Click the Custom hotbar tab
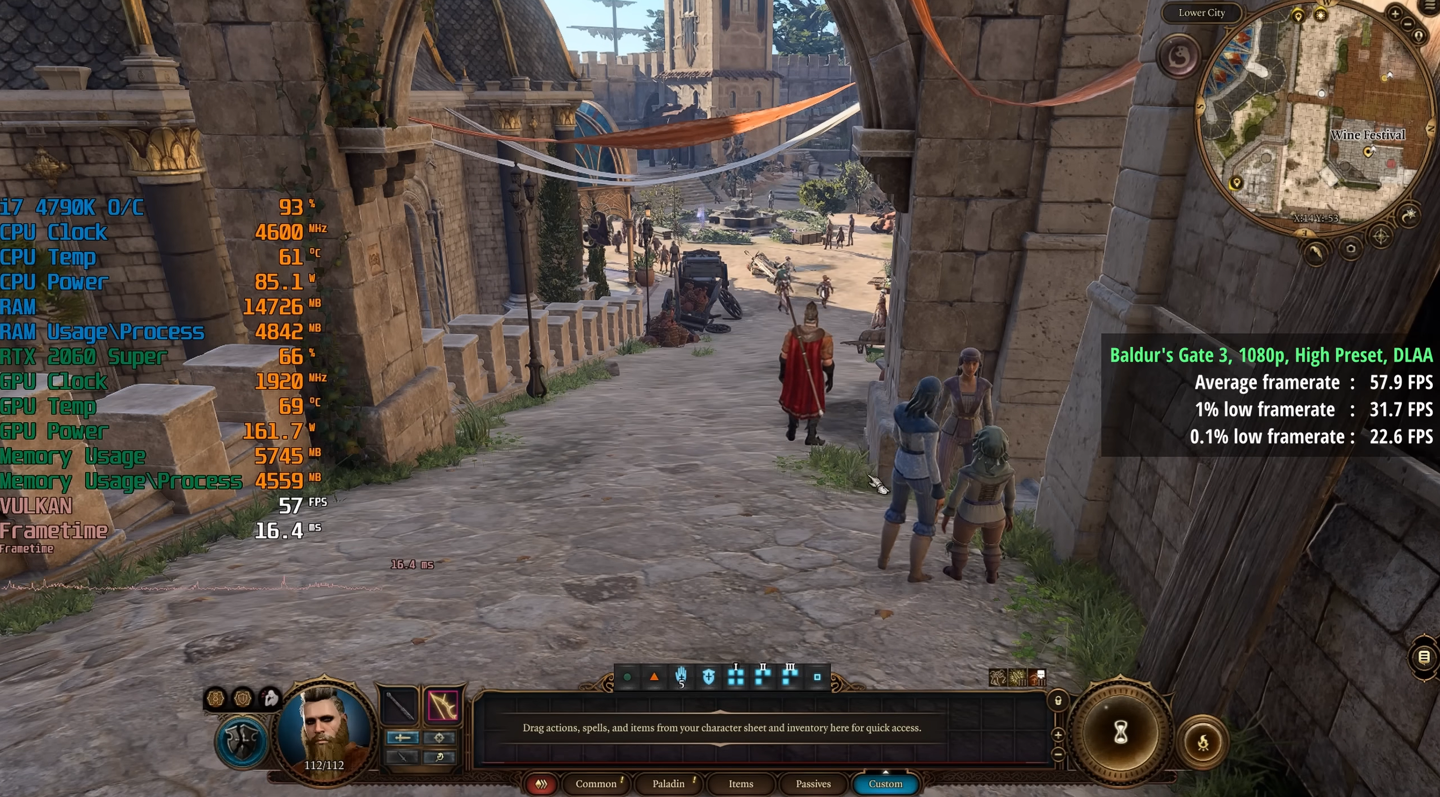 885,784
